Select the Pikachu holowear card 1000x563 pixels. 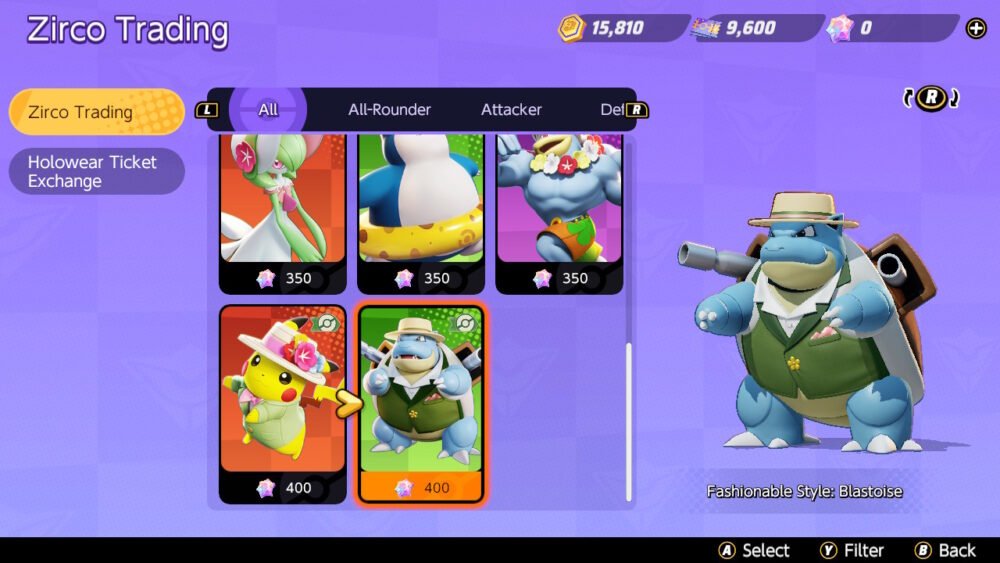click(x=282, y=402)
